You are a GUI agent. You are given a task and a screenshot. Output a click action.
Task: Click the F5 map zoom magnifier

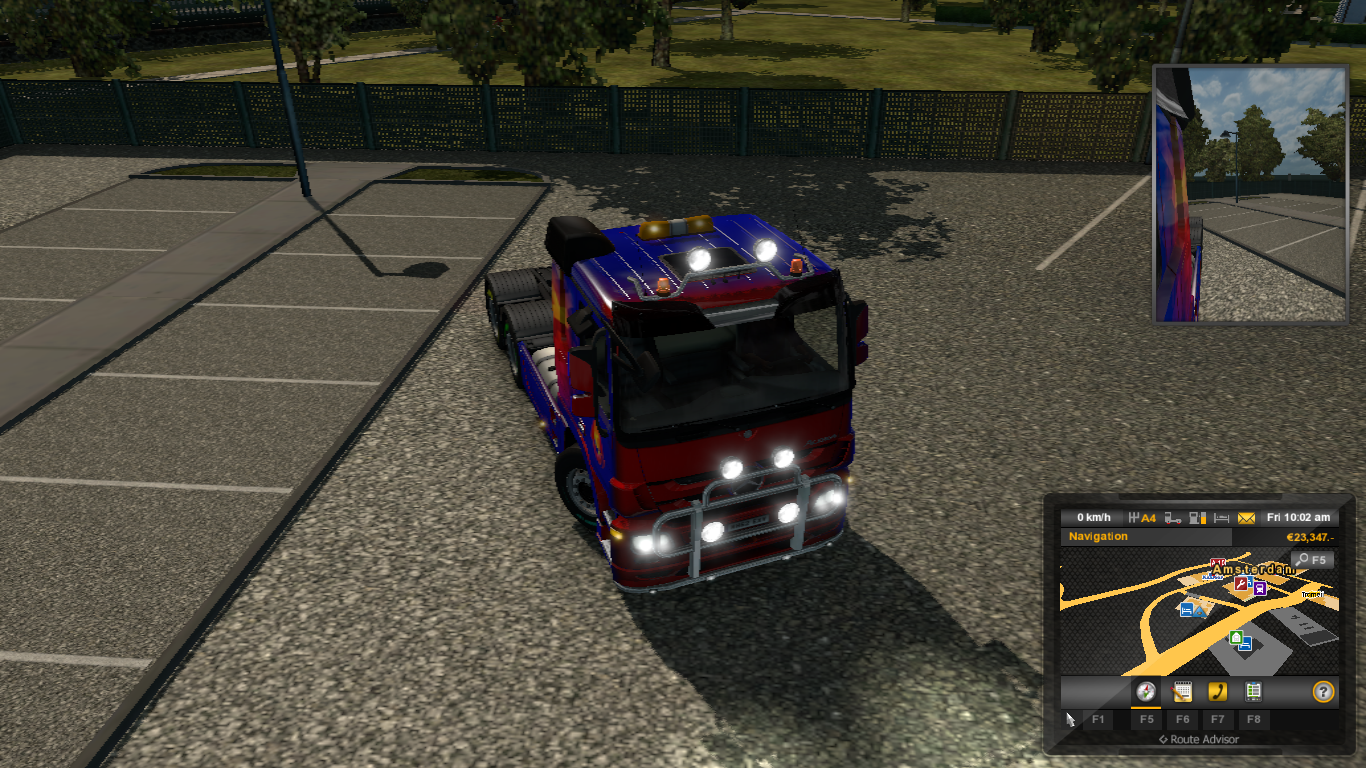click(x=1312, y=560)
